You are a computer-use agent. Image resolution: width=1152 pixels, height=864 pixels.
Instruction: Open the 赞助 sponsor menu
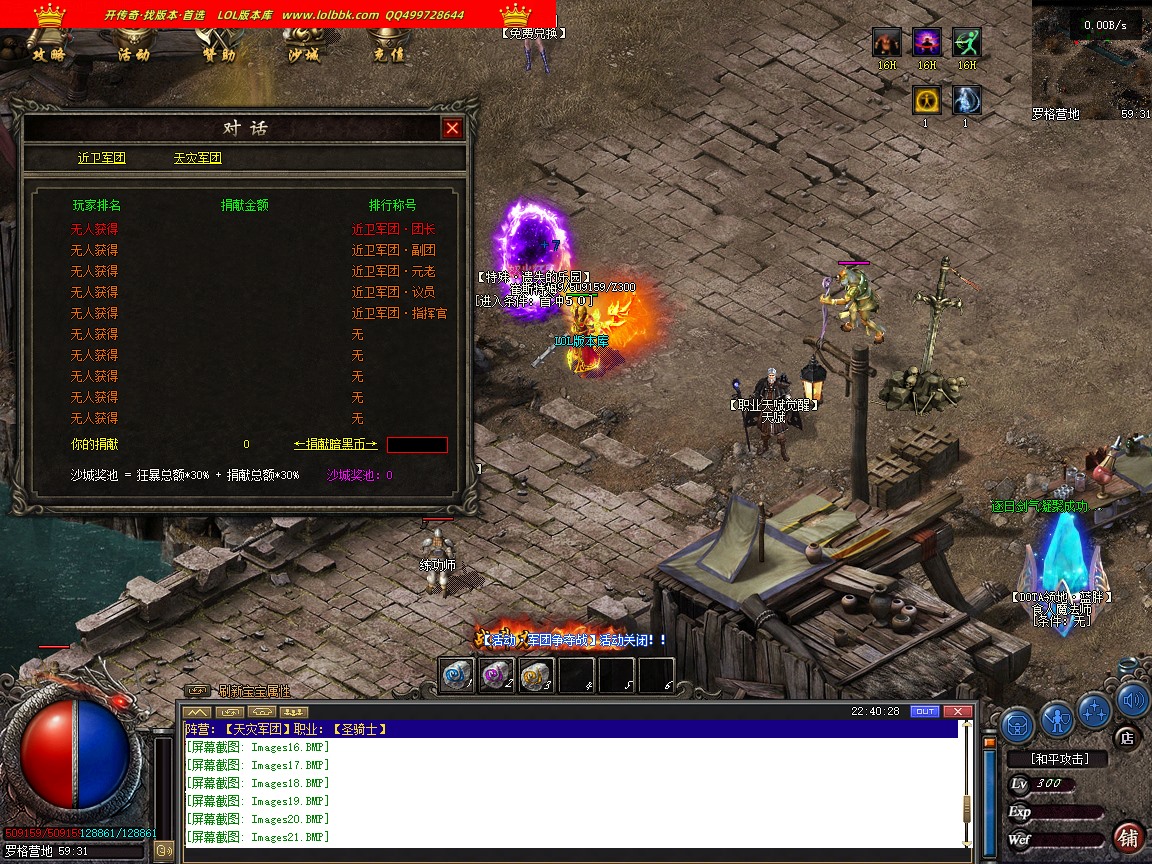(218, 54)
